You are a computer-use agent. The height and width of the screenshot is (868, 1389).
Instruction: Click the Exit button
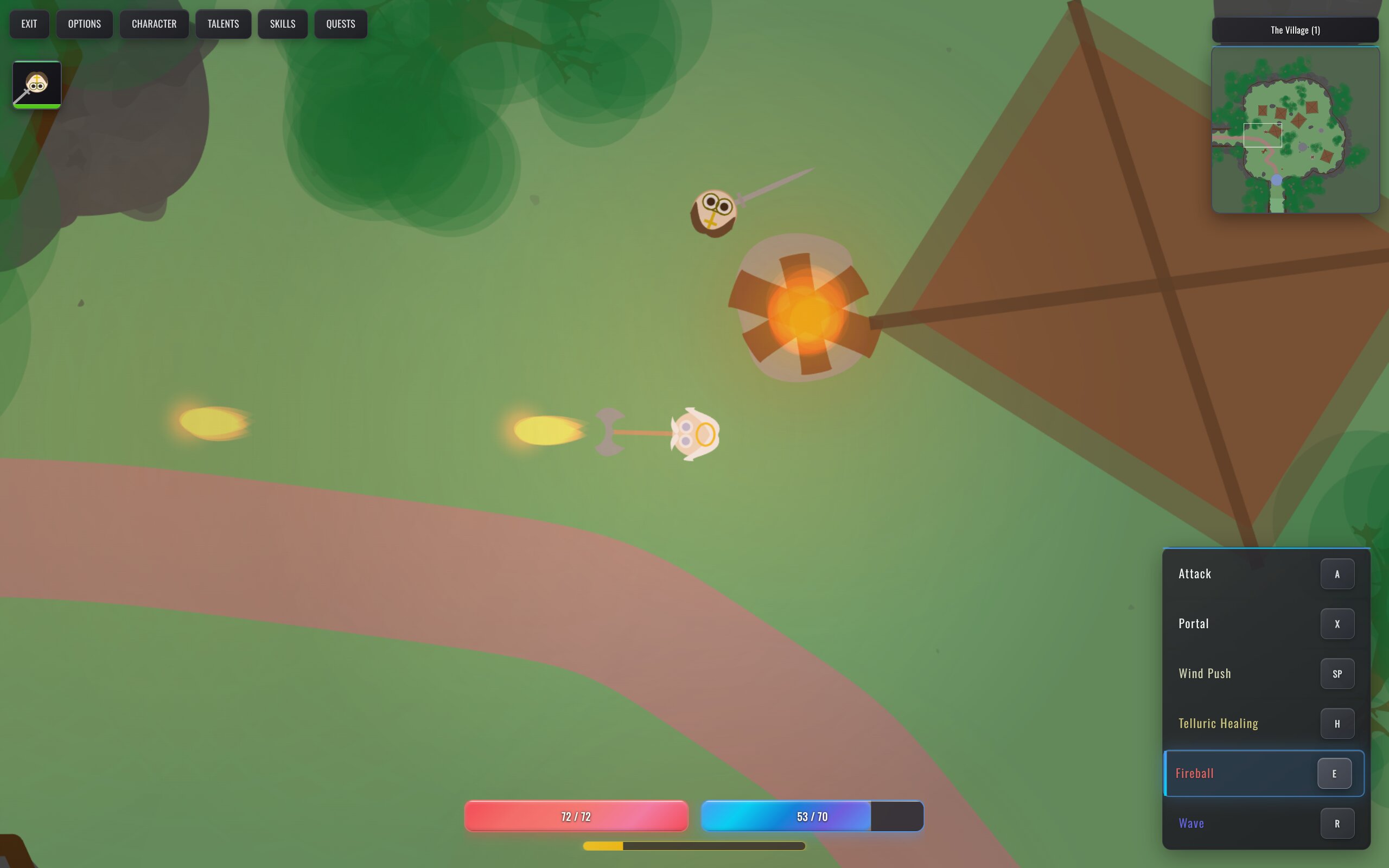[29, 23]
